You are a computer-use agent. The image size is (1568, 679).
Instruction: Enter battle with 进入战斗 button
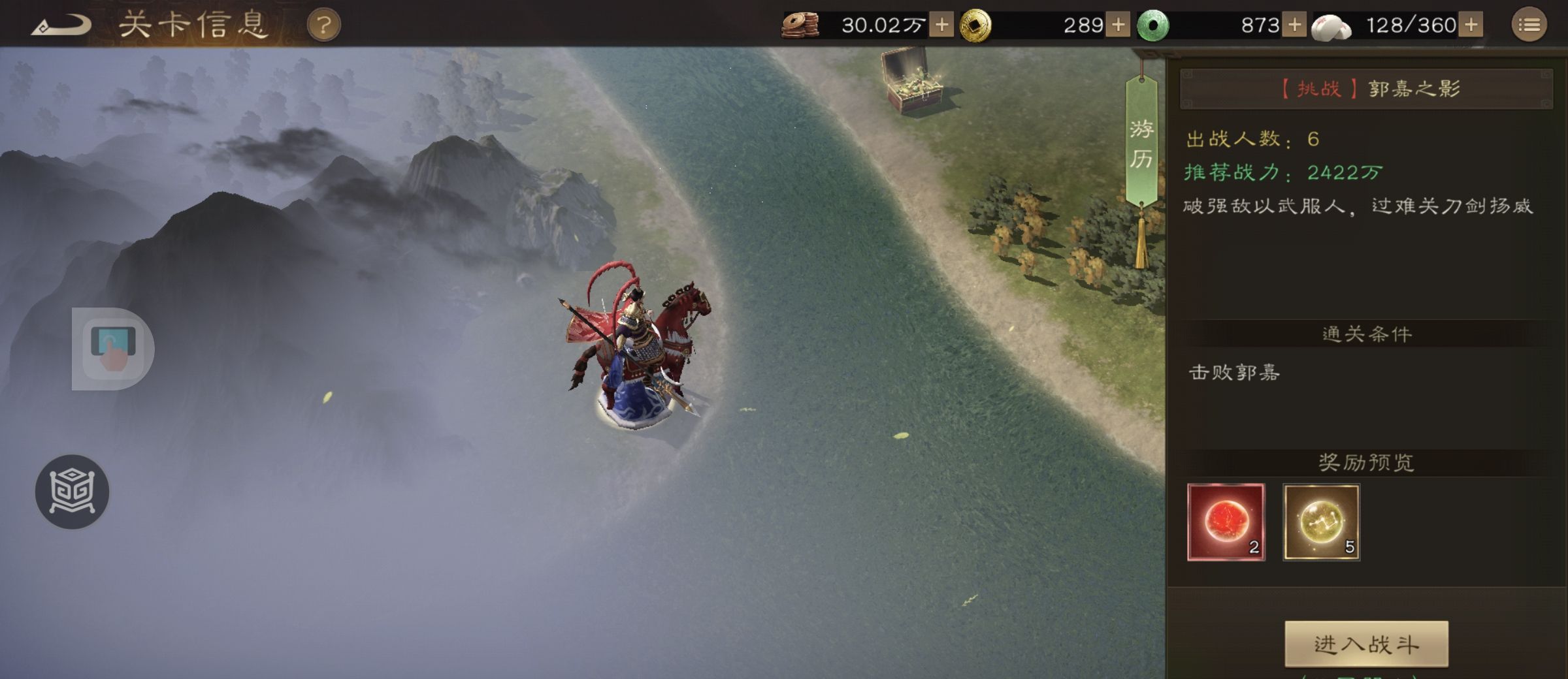(1366, 644)
